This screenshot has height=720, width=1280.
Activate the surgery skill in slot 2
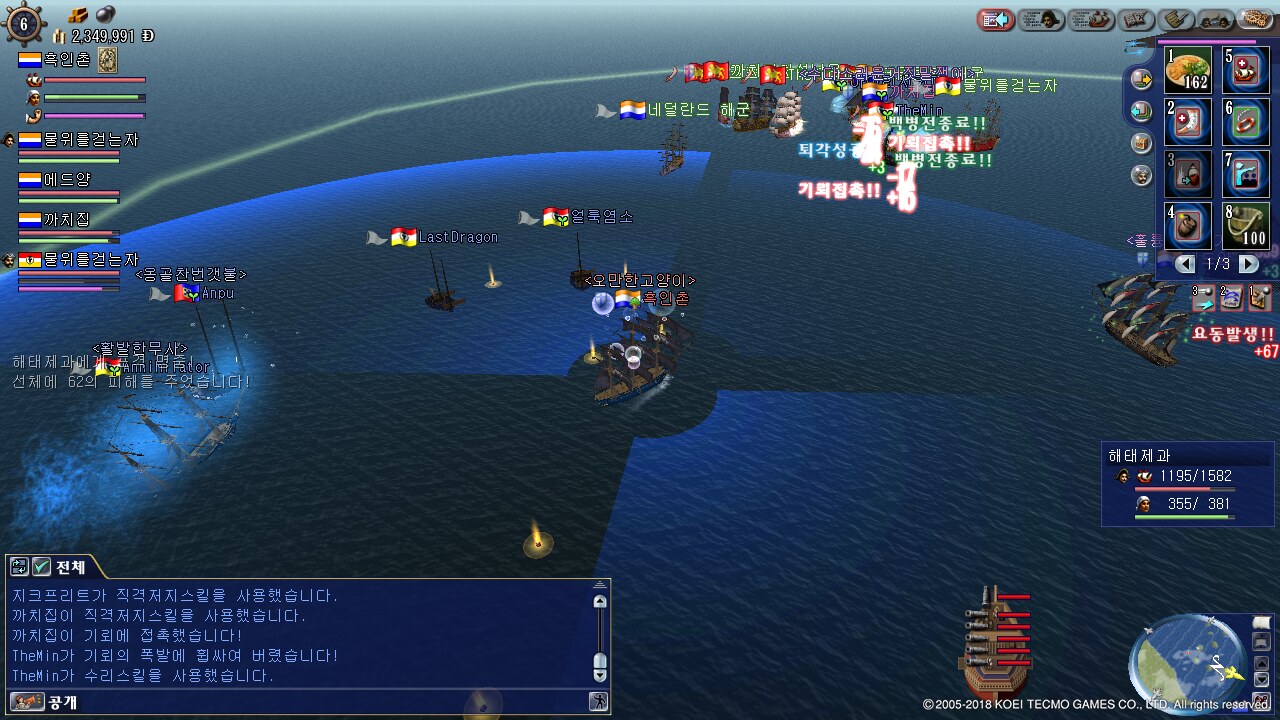point(1188,122)
